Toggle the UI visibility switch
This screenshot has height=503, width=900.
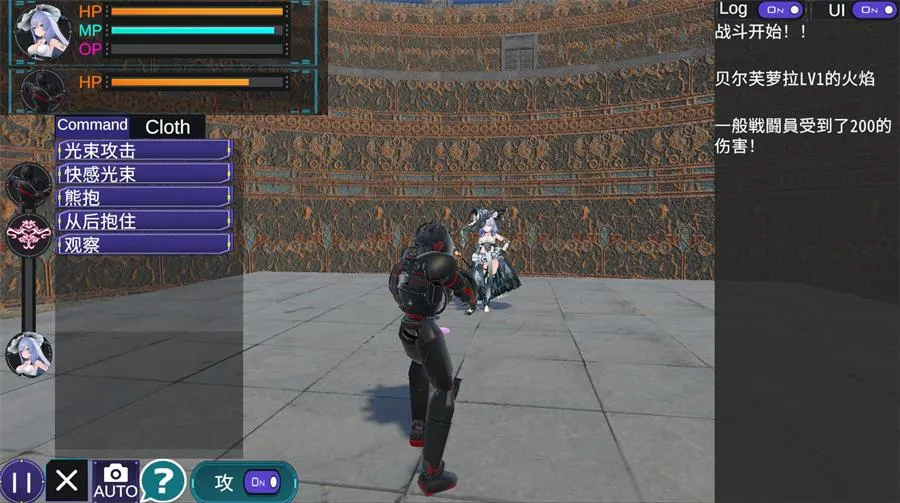(x=873, y=10)
